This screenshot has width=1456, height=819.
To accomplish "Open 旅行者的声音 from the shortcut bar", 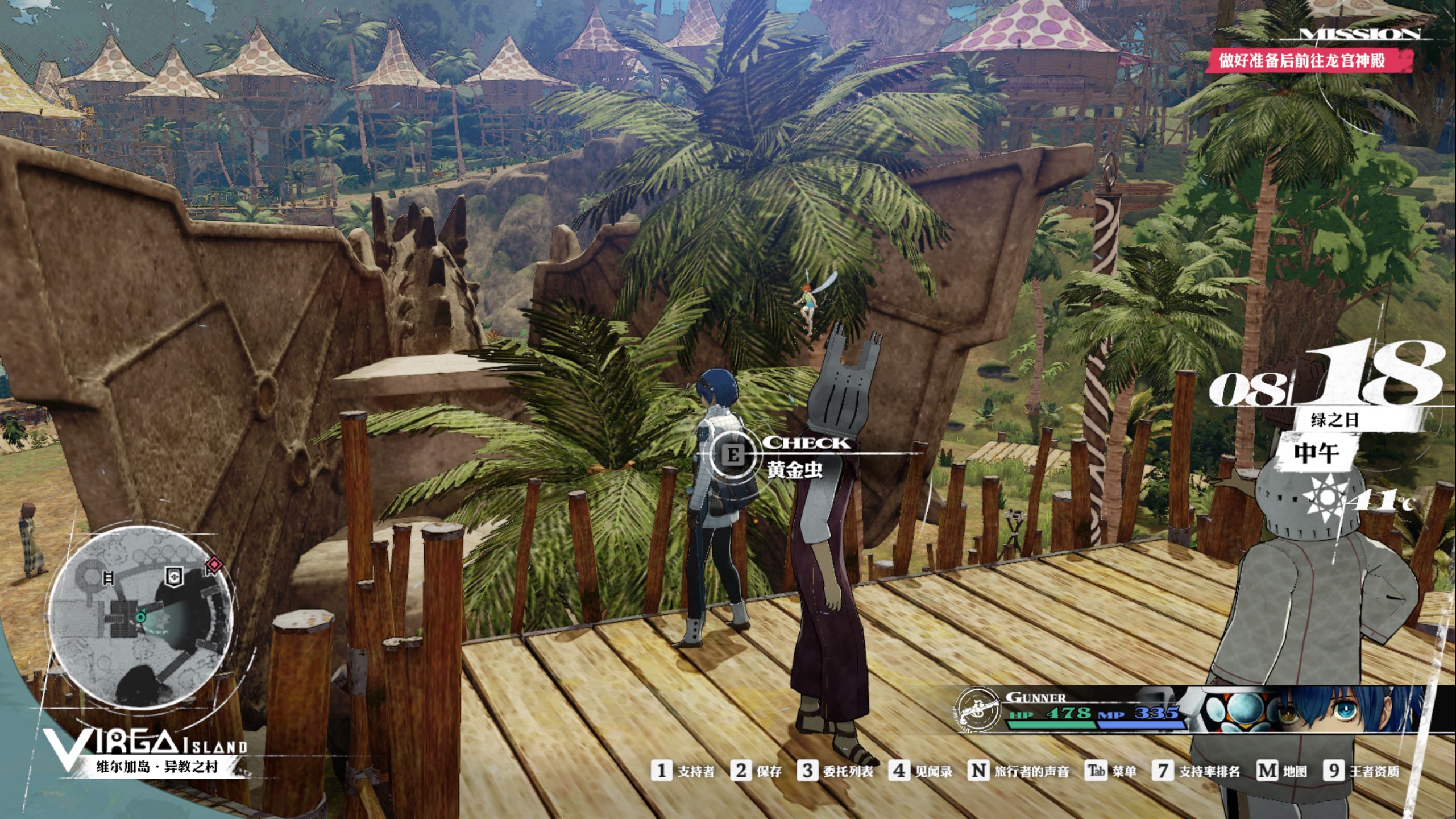I will pyautogui.click(x=1018, y=771).
